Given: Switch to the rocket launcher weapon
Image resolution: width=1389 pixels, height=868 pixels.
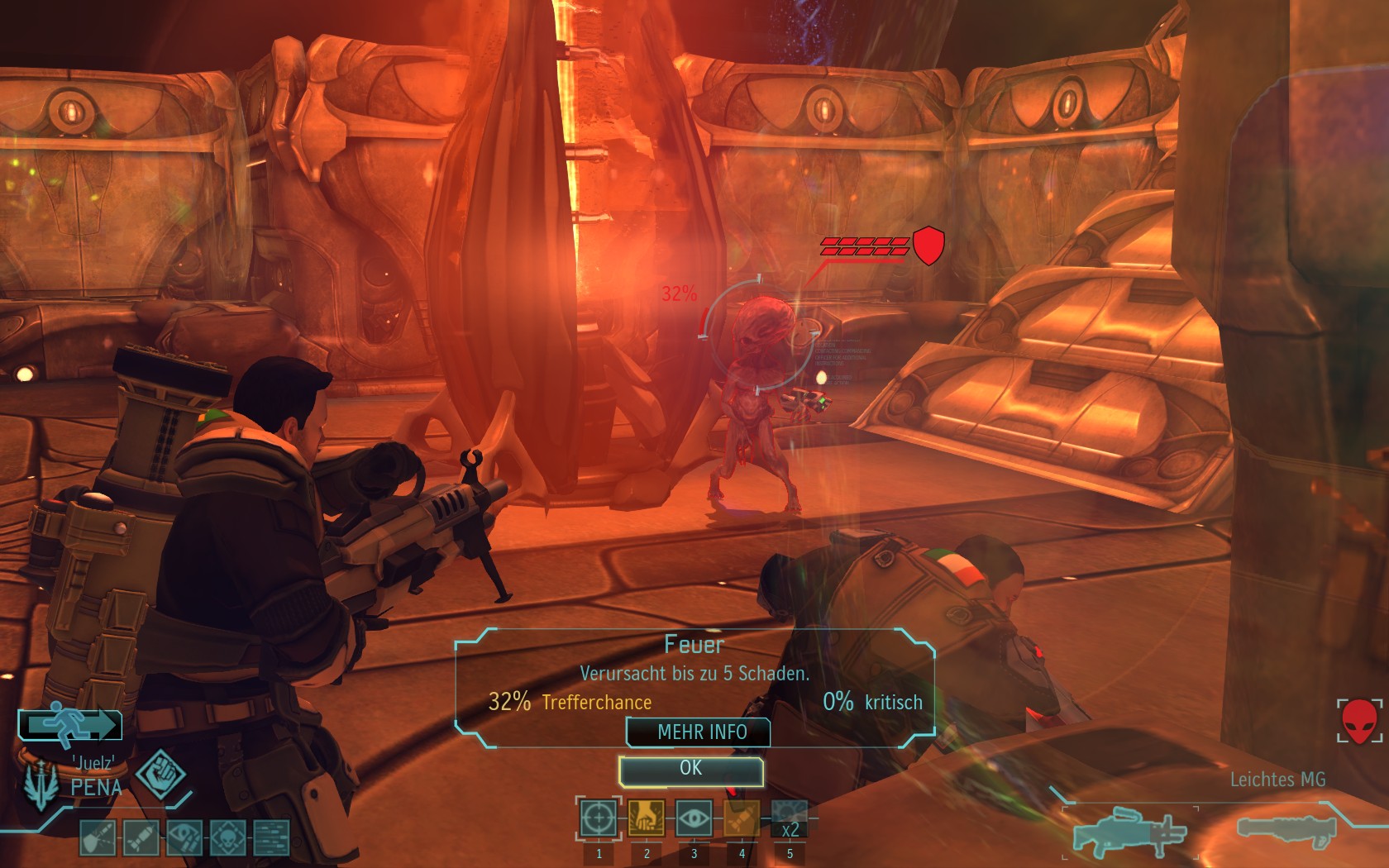Looking at the screenshot, I should coord(1286,829).
